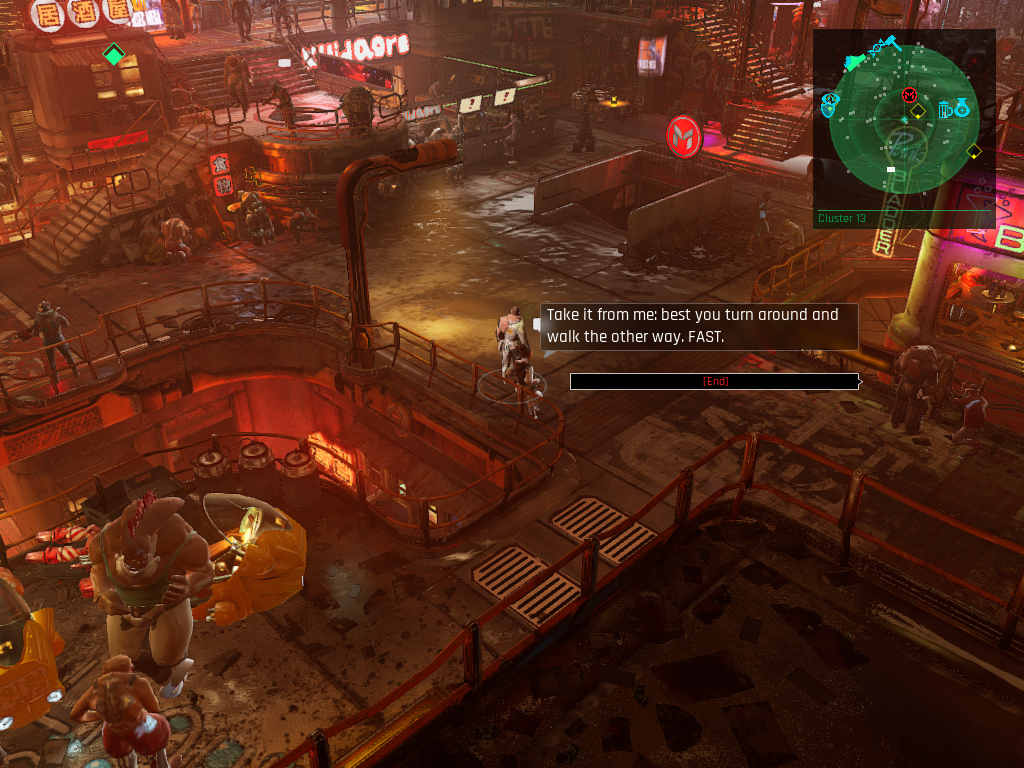Click the hammer marker on the minimap
The height and width of the screenshot is (768, 1024).
tap(891, 44)
